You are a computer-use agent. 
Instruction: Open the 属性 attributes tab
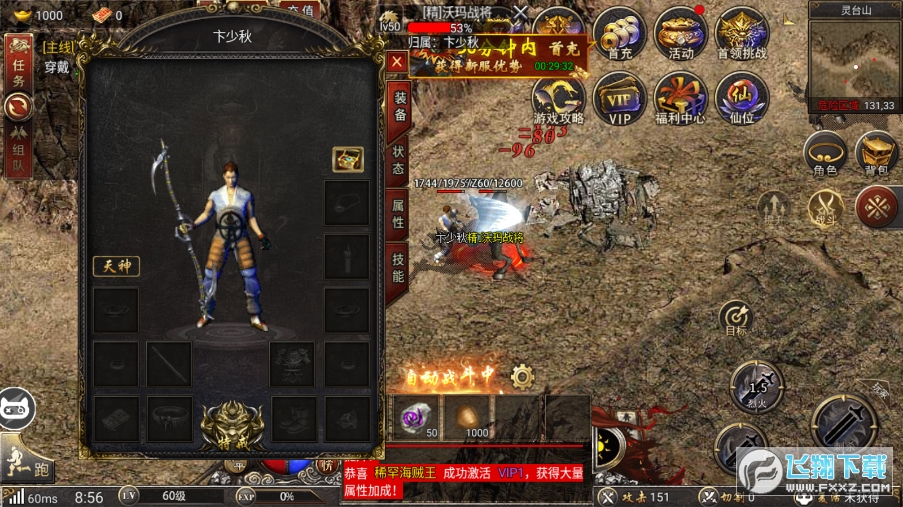coord(398,214)
